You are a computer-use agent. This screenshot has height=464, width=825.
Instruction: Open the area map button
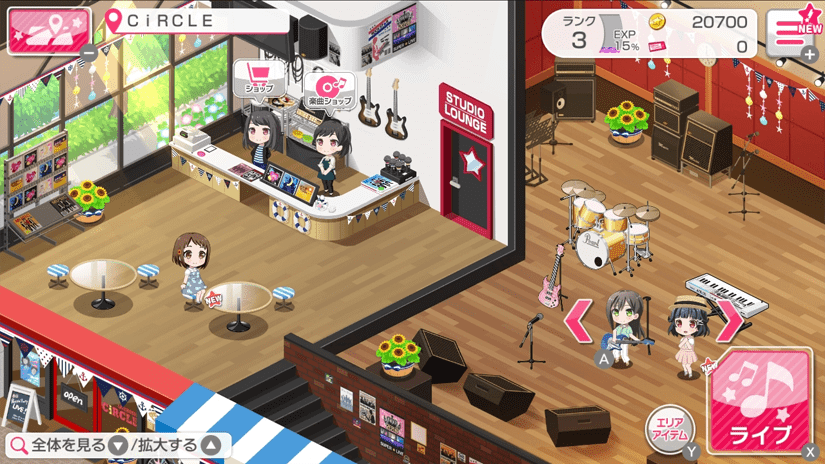47,30
